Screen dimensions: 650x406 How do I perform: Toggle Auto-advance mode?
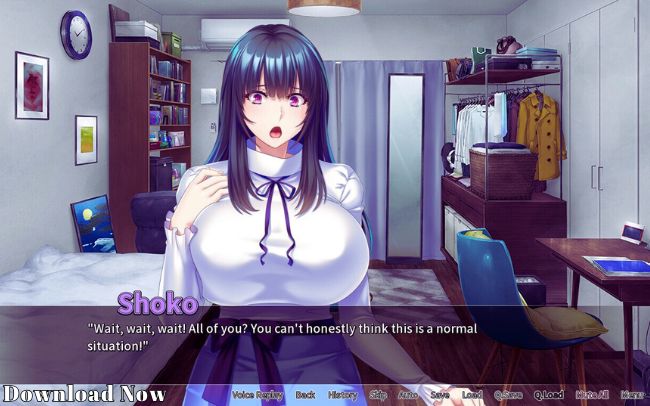(x=408, y=395)
